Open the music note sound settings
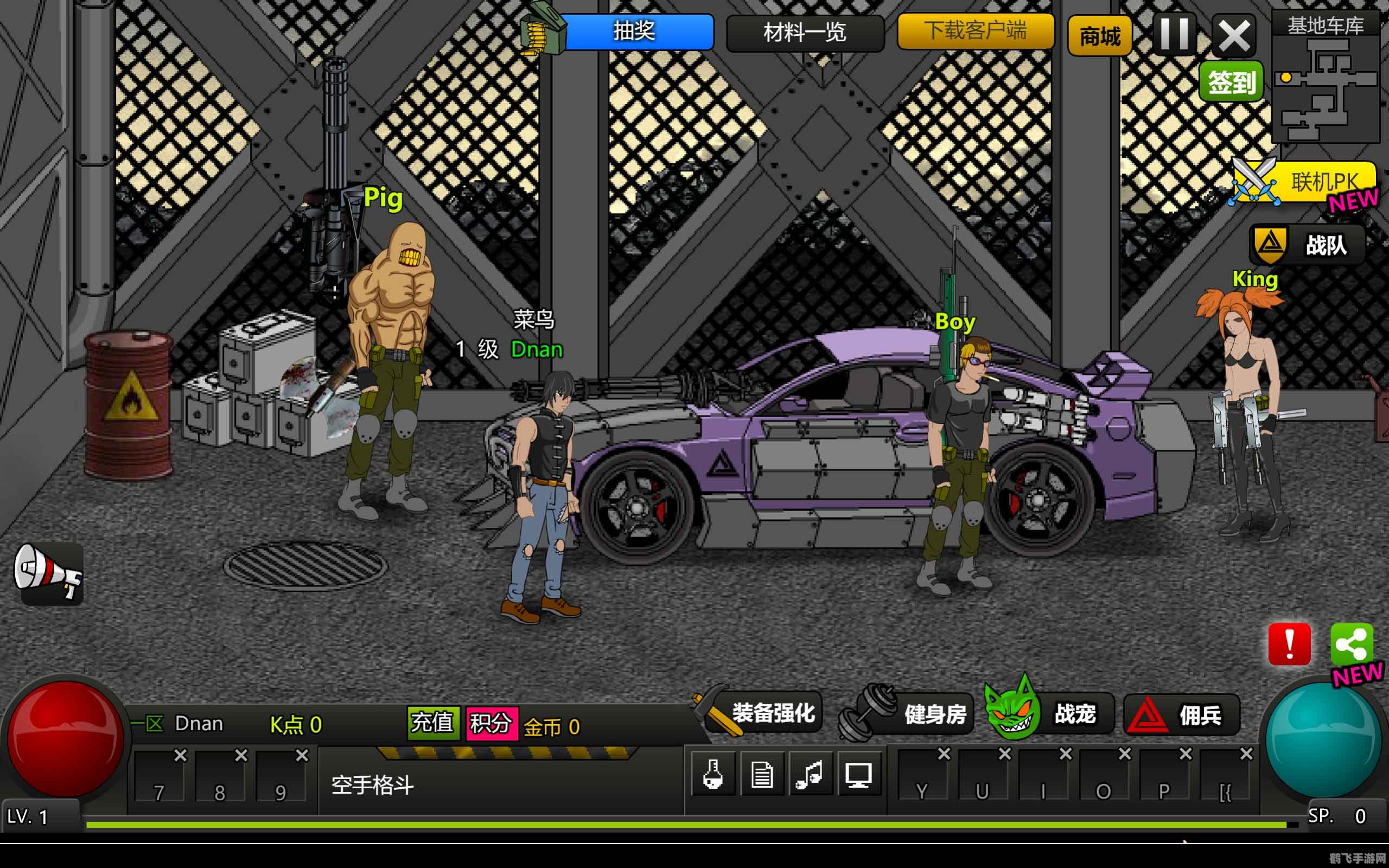Screen dimensions: 1389x868 click(x=810, y=775)
